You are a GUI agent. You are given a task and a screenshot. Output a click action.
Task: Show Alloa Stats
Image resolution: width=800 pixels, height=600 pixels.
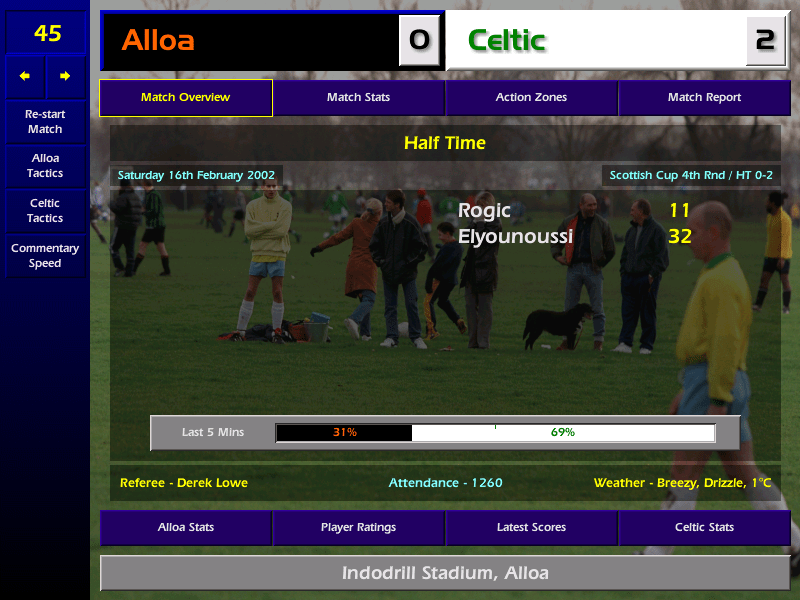[185, 527]
